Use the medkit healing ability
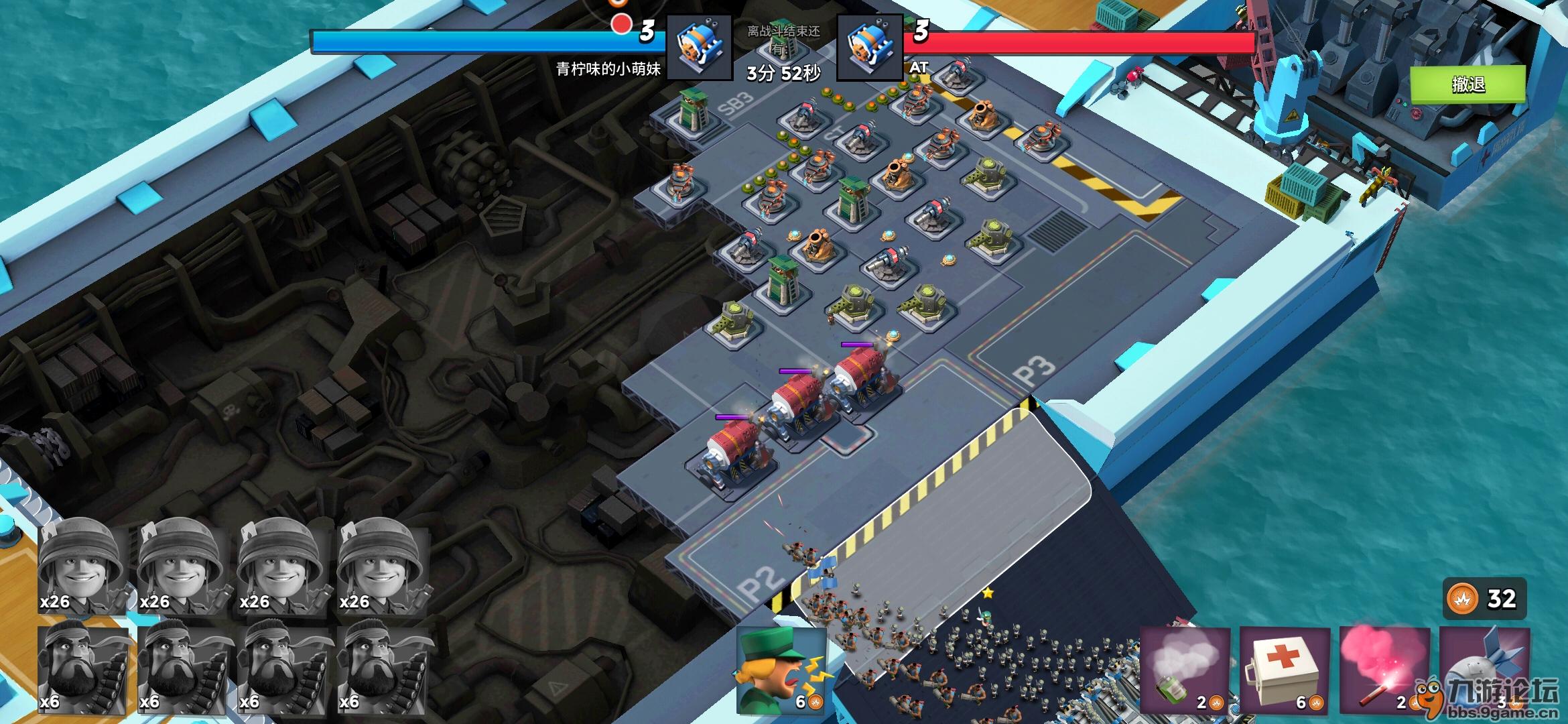The width and height of the screenshot is (1568, 724). tap(1284, 670)
